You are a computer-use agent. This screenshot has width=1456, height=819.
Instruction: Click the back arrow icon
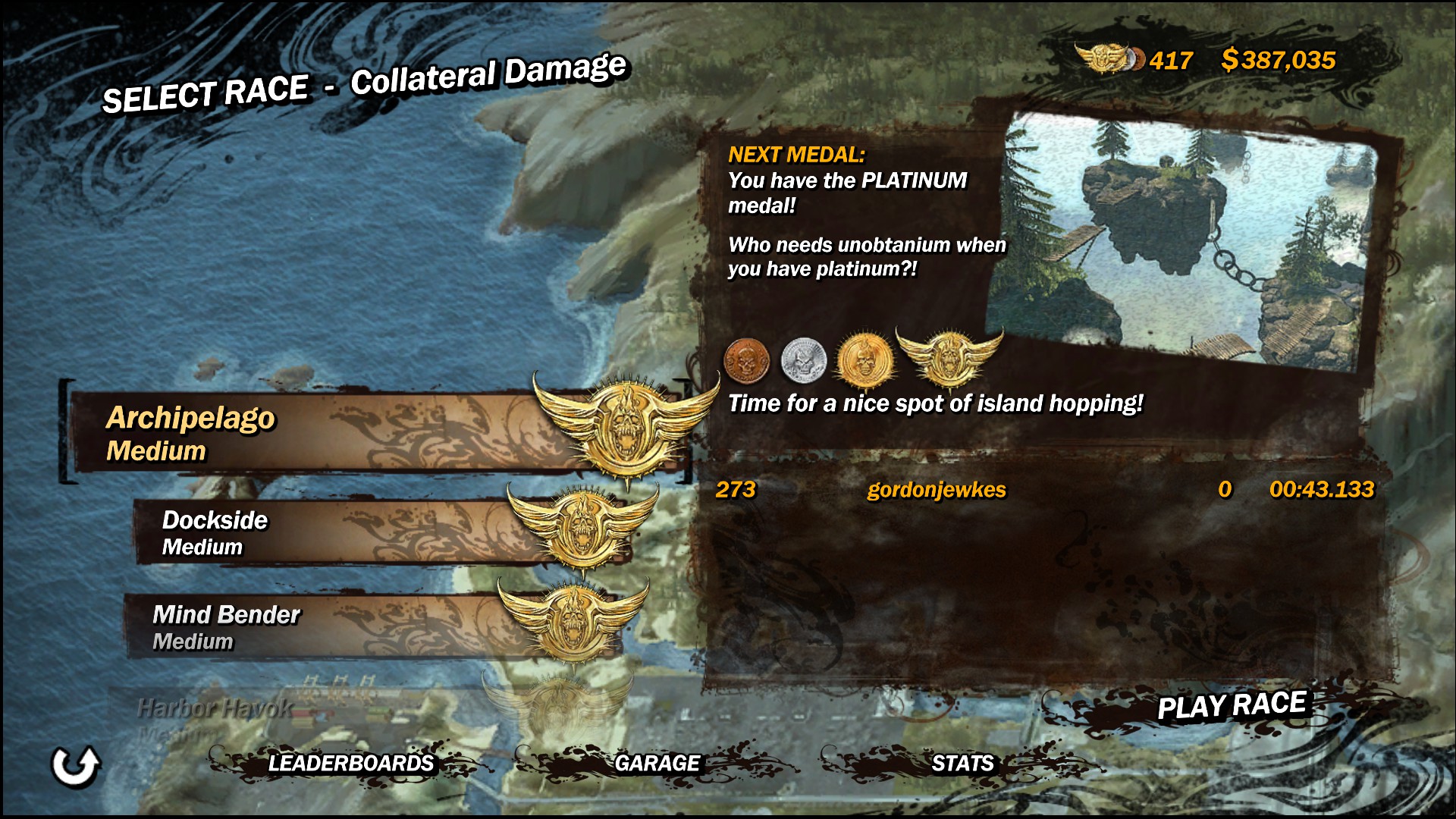pyautogui.click(x=75, y=766)
